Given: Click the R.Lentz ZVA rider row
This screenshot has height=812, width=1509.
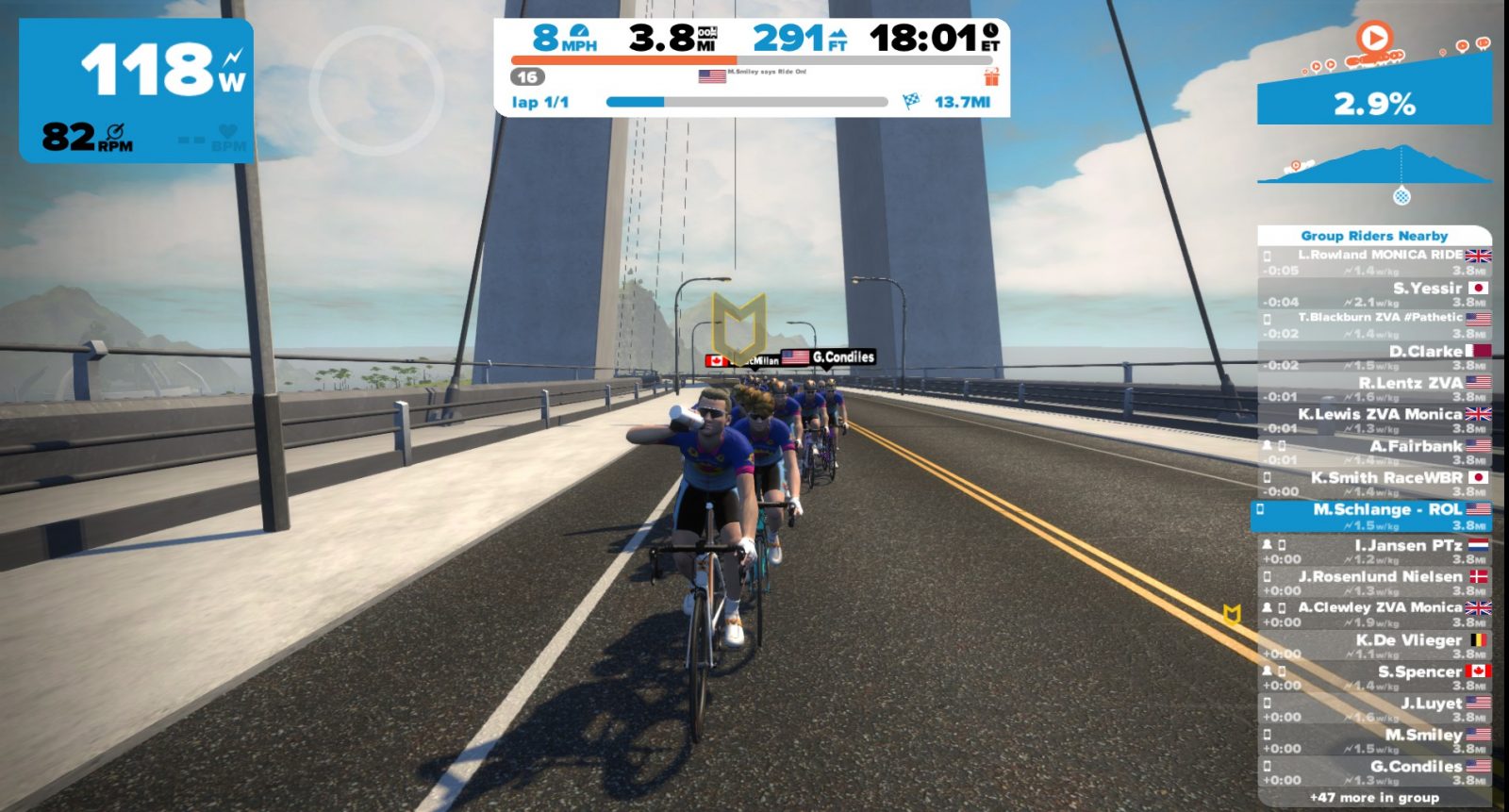Looking at the screenshot, I should click(1374, 389).
